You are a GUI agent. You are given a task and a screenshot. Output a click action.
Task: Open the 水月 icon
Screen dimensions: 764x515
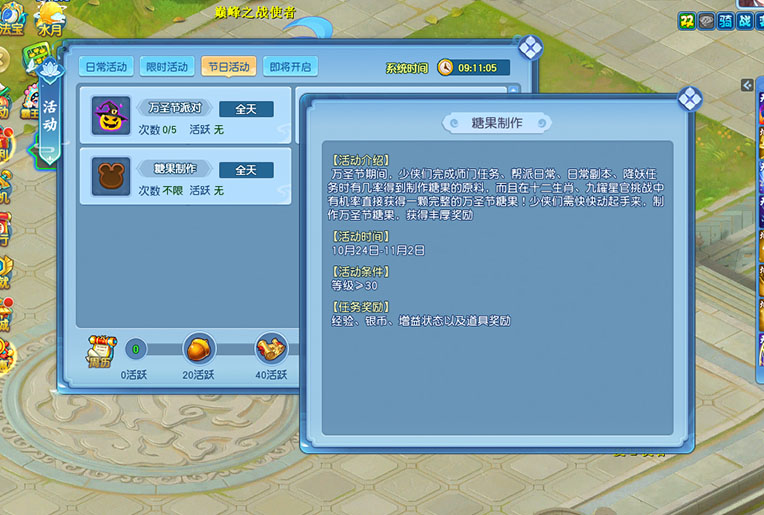[x=49, y=16]
